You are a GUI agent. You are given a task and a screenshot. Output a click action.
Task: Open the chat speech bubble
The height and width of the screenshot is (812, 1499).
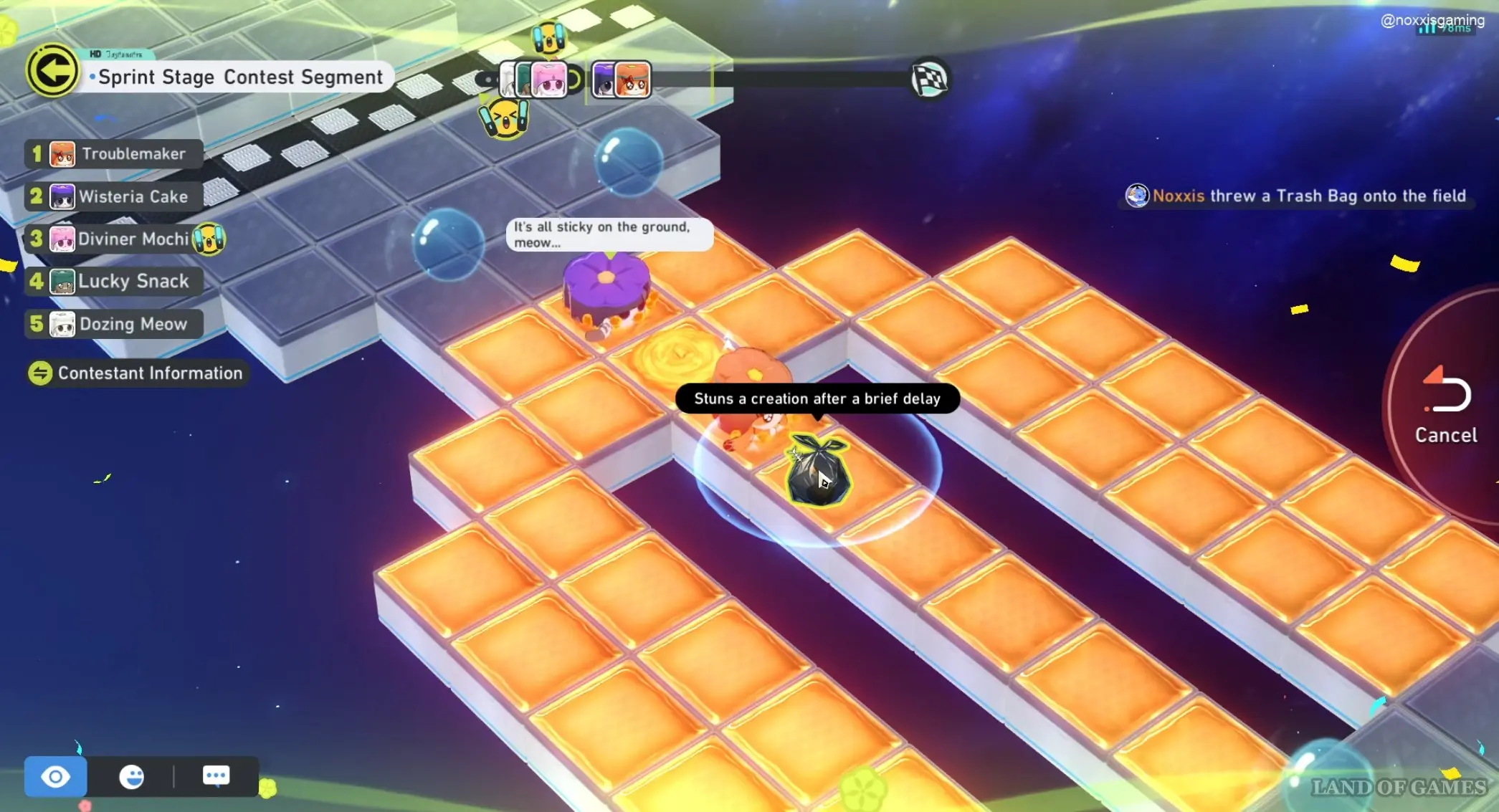pyautogui.click(x=216, y=775)
